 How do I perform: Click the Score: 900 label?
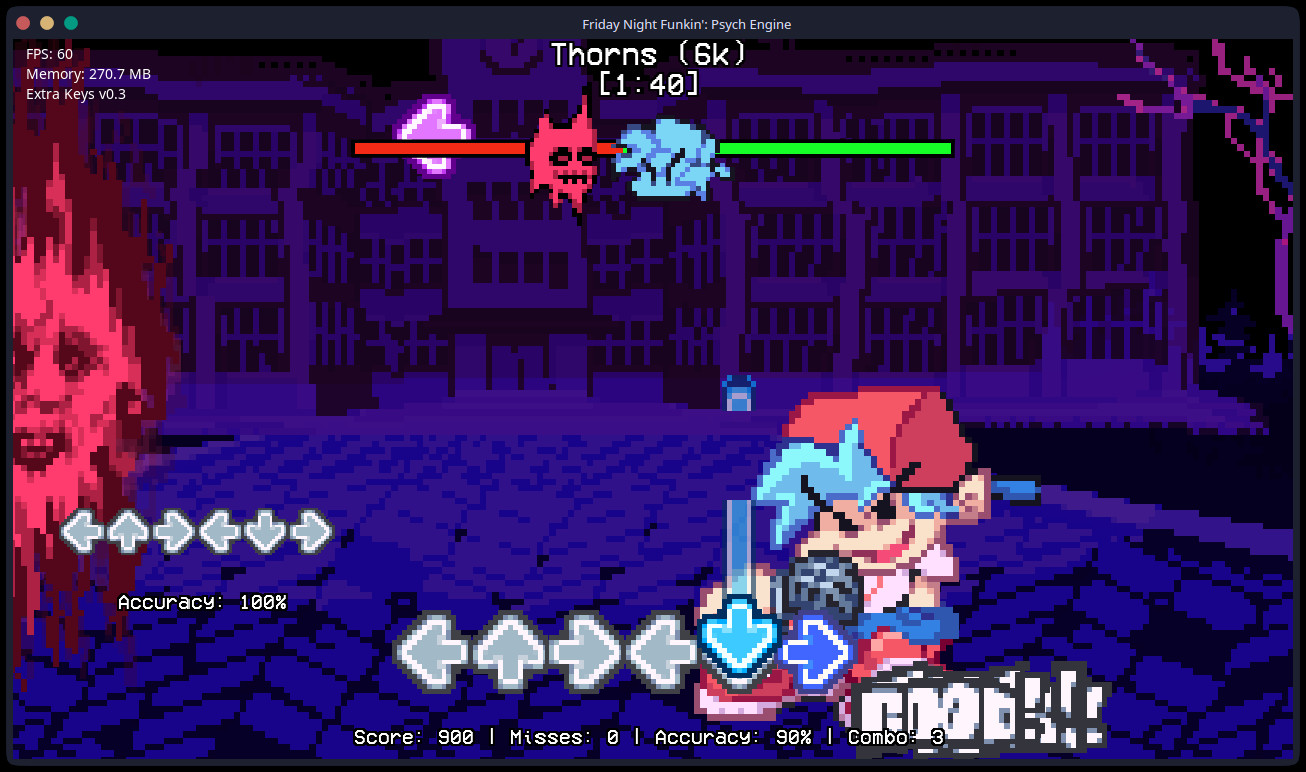click(x=412, y=737)
